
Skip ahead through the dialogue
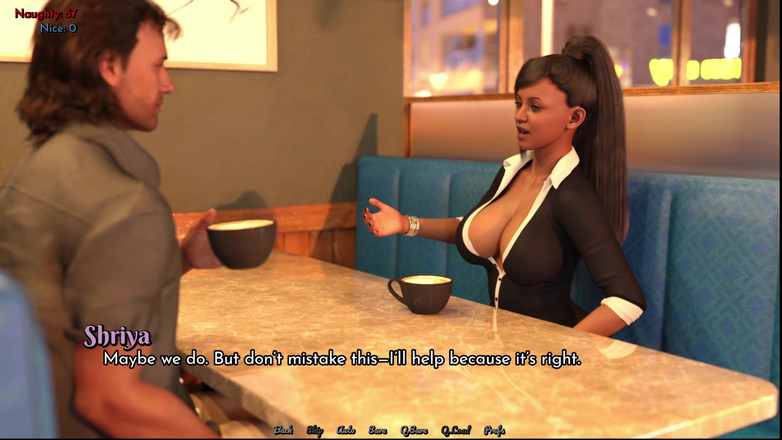point(314,430)
